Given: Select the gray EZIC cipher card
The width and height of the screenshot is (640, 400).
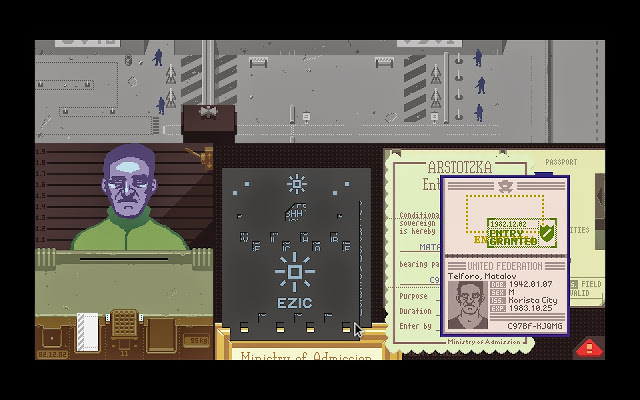Looking at the screenshot, I should click(x=295, y=250).
